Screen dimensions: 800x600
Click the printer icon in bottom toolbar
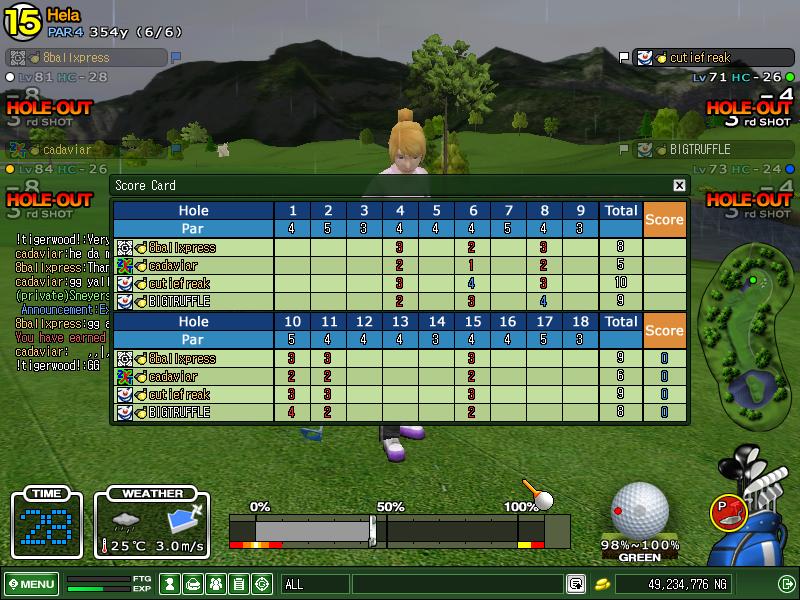[x=193, y=584]
